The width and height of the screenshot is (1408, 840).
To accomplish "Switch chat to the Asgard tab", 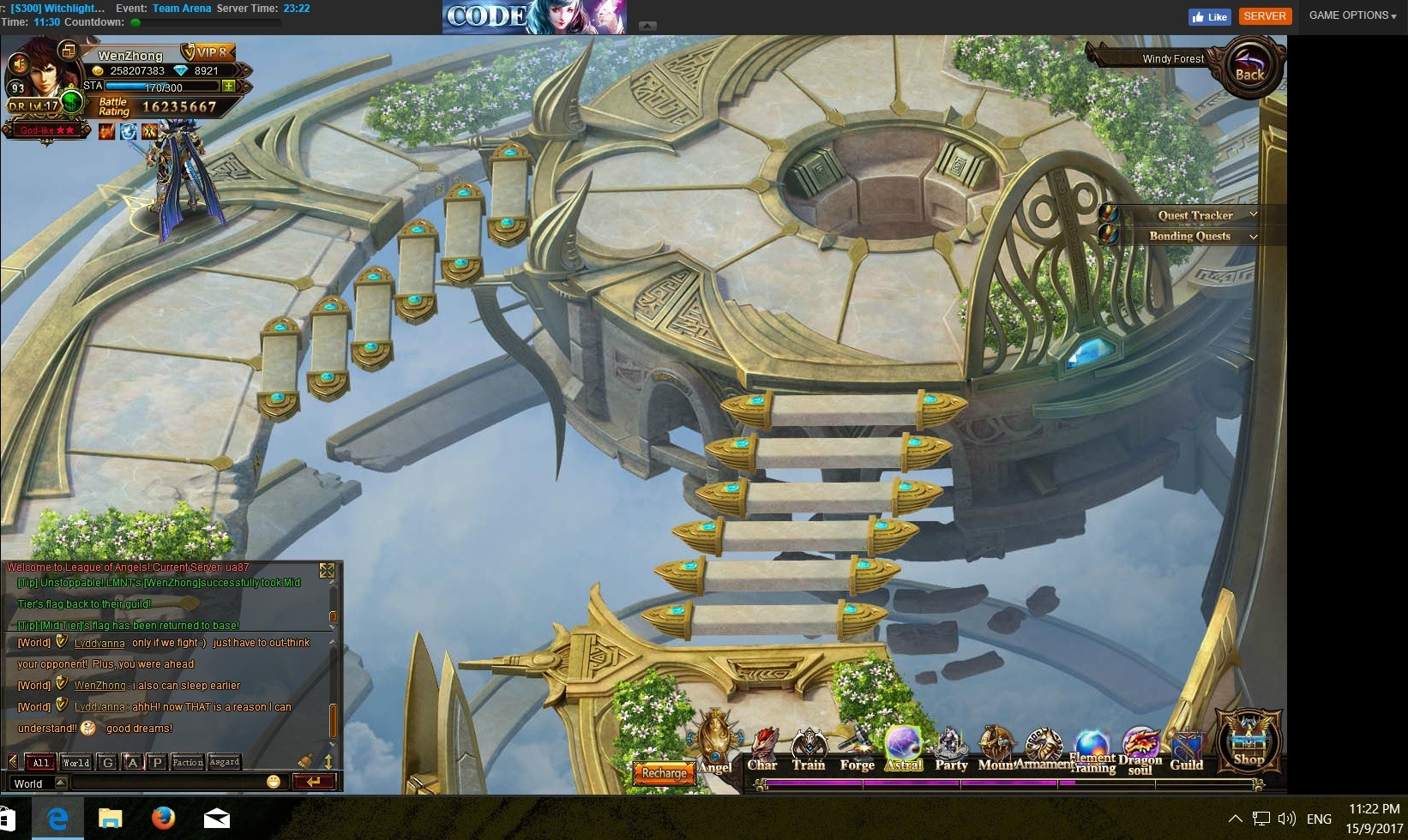I will tap(225, 762).
